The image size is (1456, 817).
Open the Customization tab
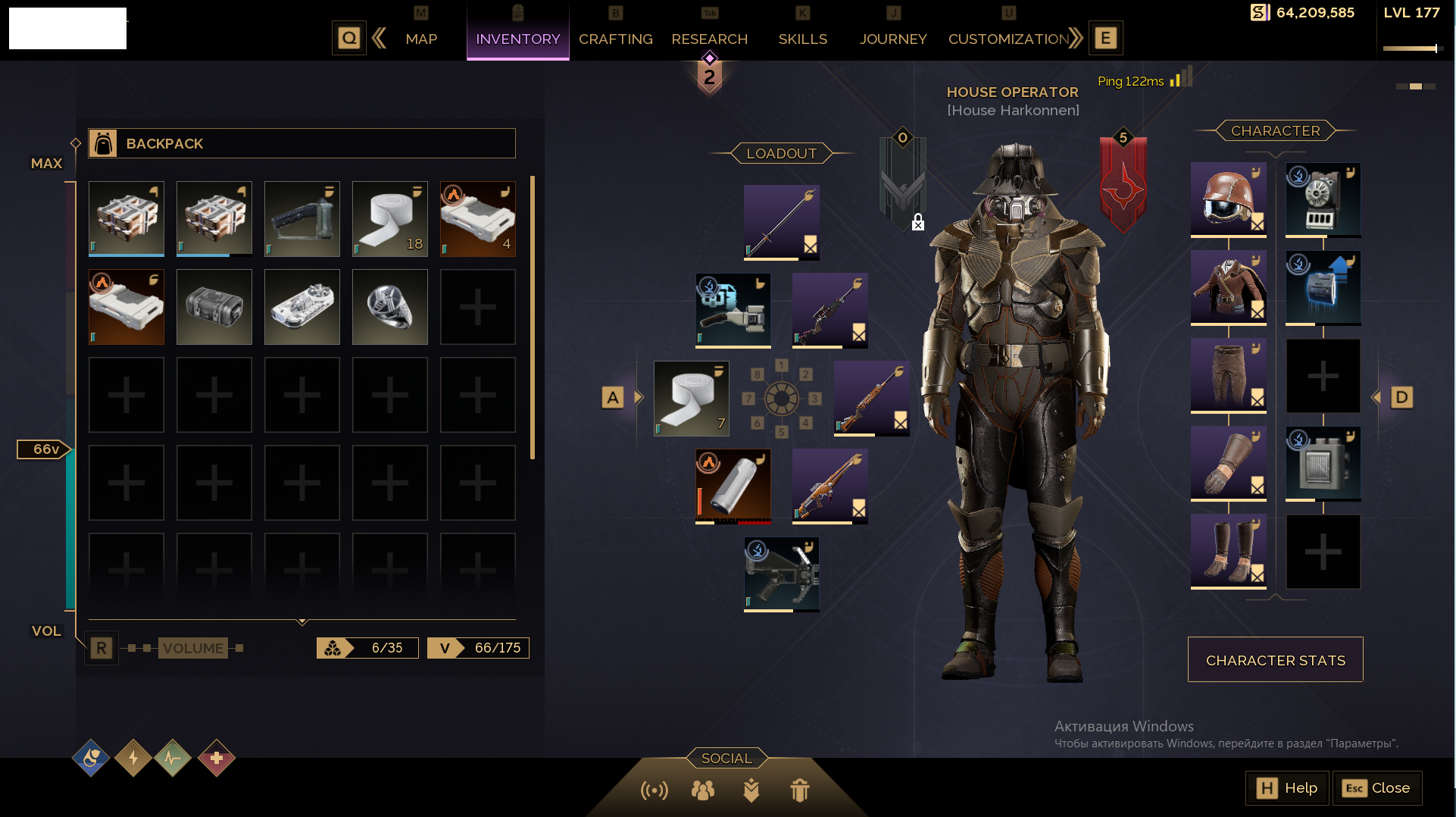1008,39
